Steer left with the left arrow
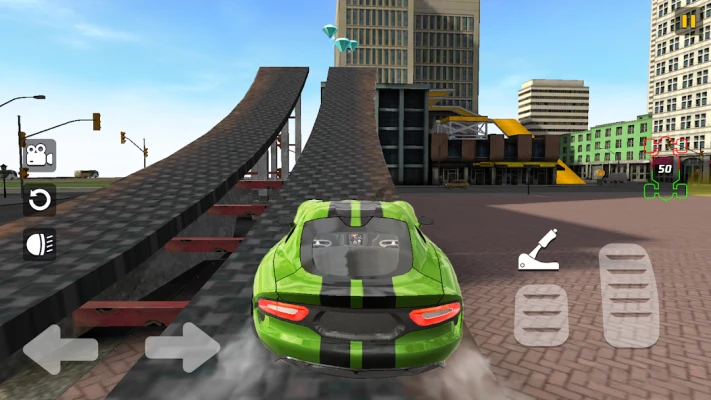711x400 pixels. [60, 349]
